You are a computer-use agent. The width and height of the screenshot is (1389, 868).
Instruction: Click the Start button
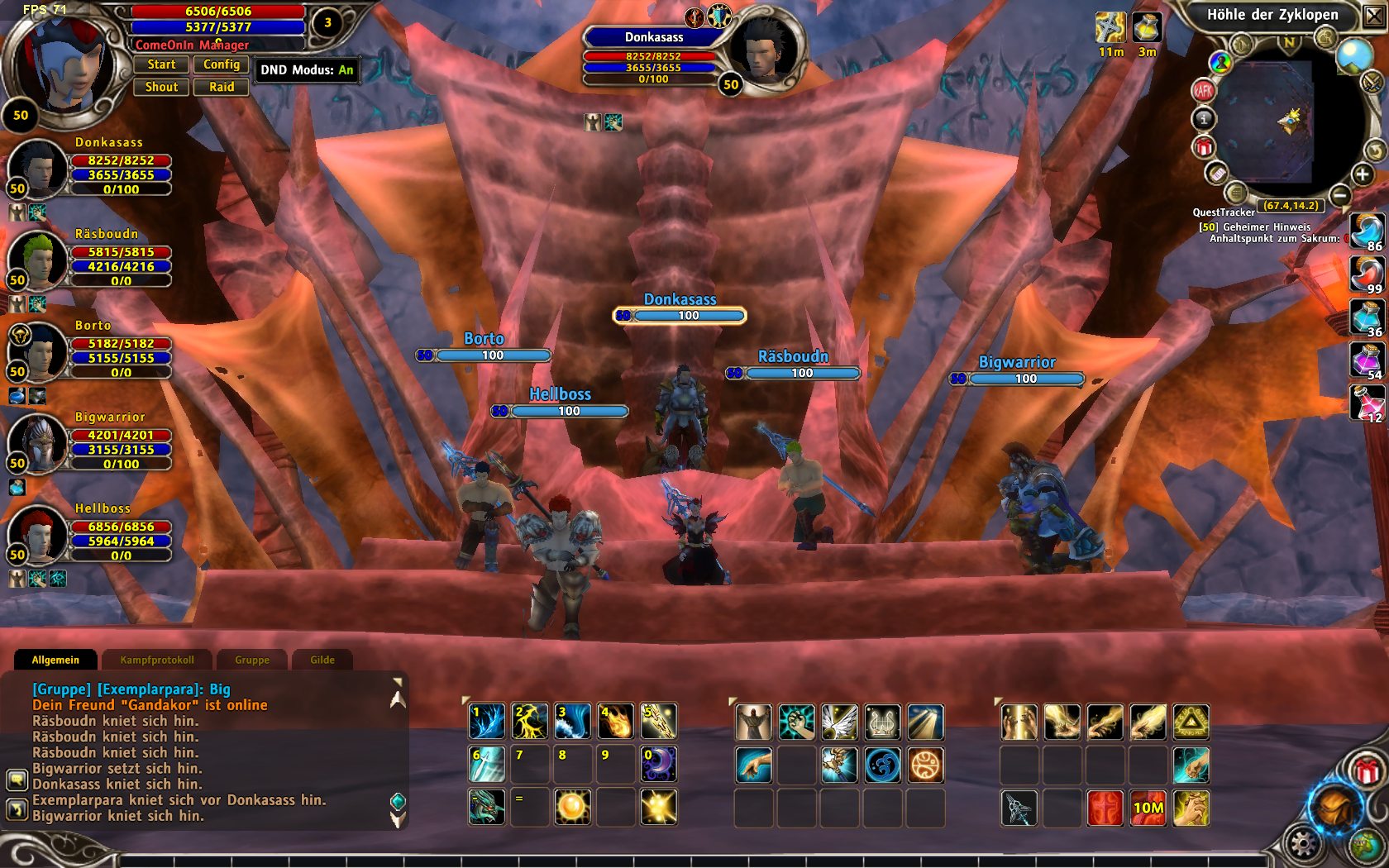[x=161, y=64]
